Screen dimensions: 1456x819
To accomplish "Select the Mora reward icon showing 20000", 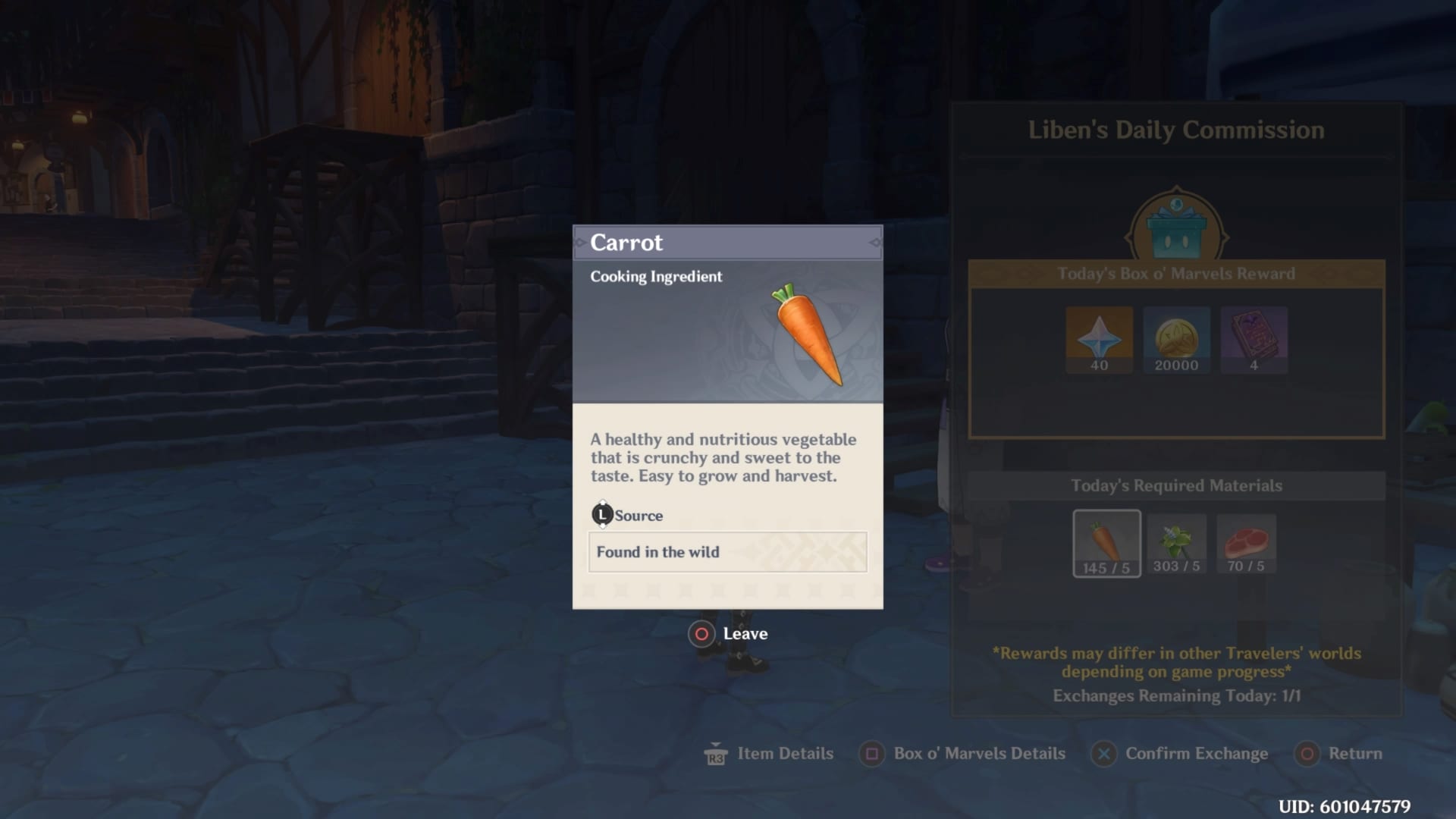I will 1176,338.
